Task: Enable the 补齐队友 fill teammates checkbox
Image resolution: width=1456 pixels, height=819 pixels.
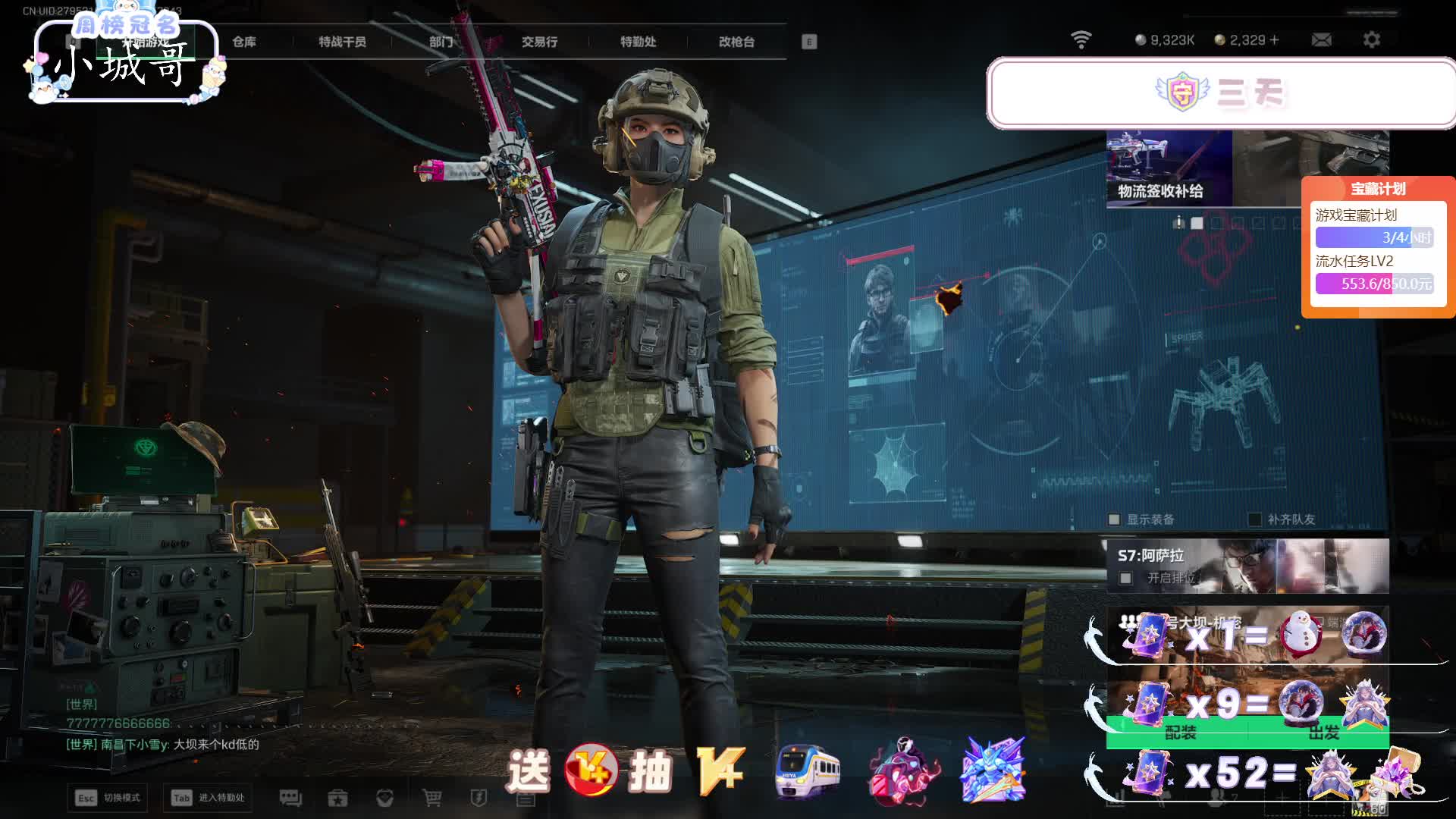Action: pos(1255,519)
